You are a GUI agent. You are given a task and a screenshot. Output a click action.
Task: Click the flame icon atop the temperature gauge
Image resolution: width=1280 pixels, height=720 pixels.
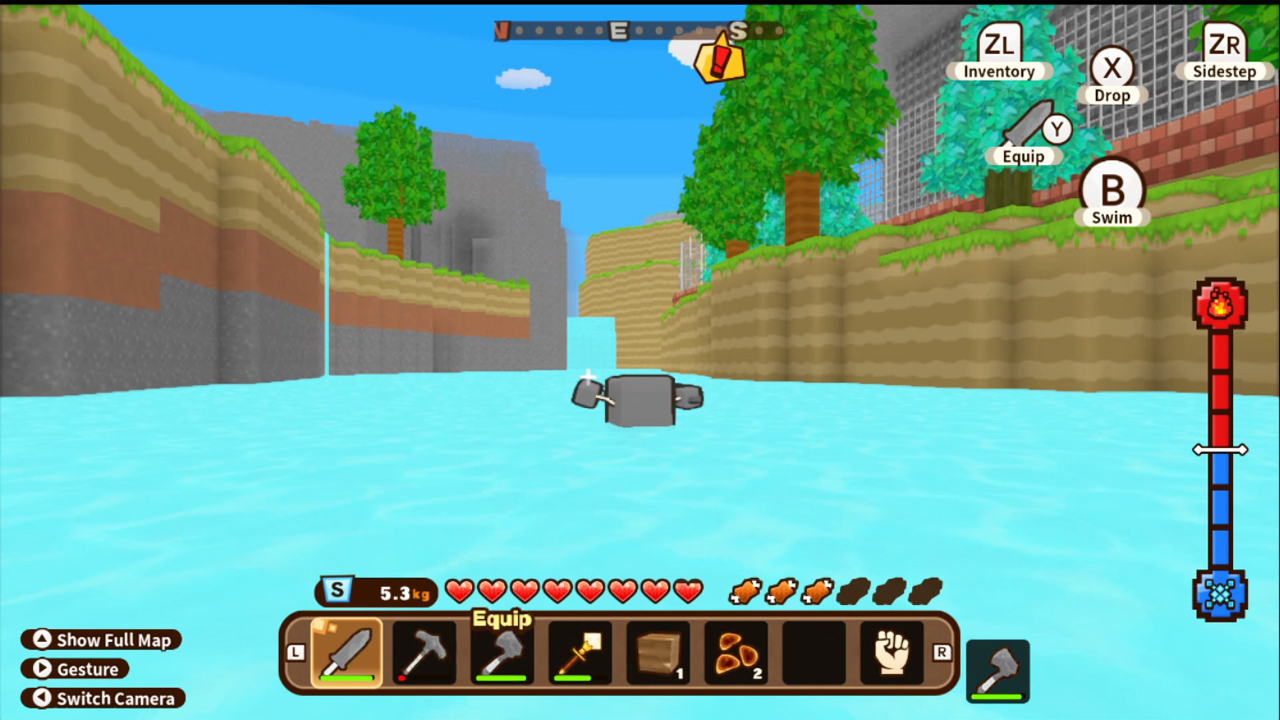tap(1221, 305)
